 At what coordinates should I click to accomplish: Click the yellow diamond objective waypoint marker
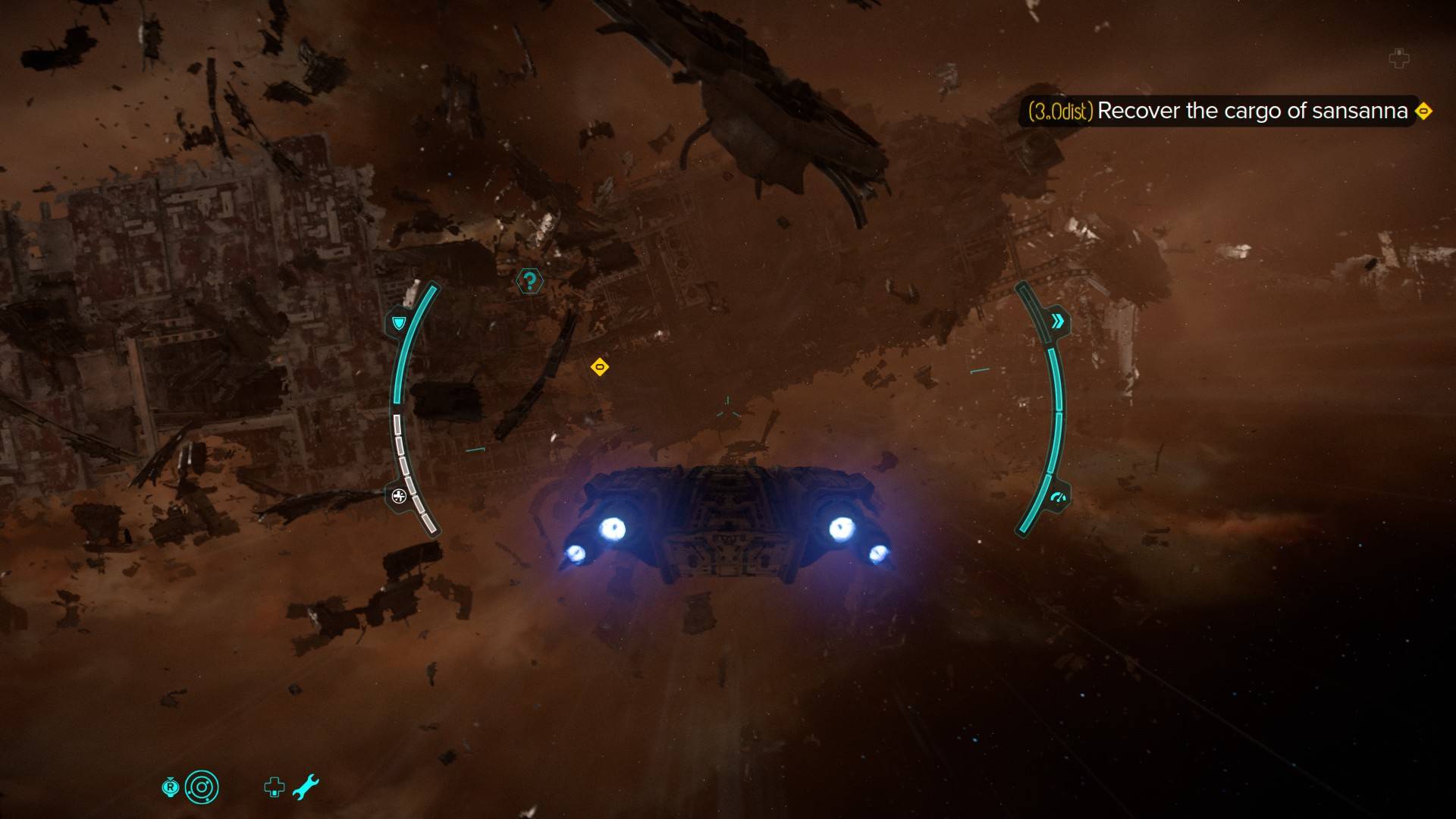[600, 368]
